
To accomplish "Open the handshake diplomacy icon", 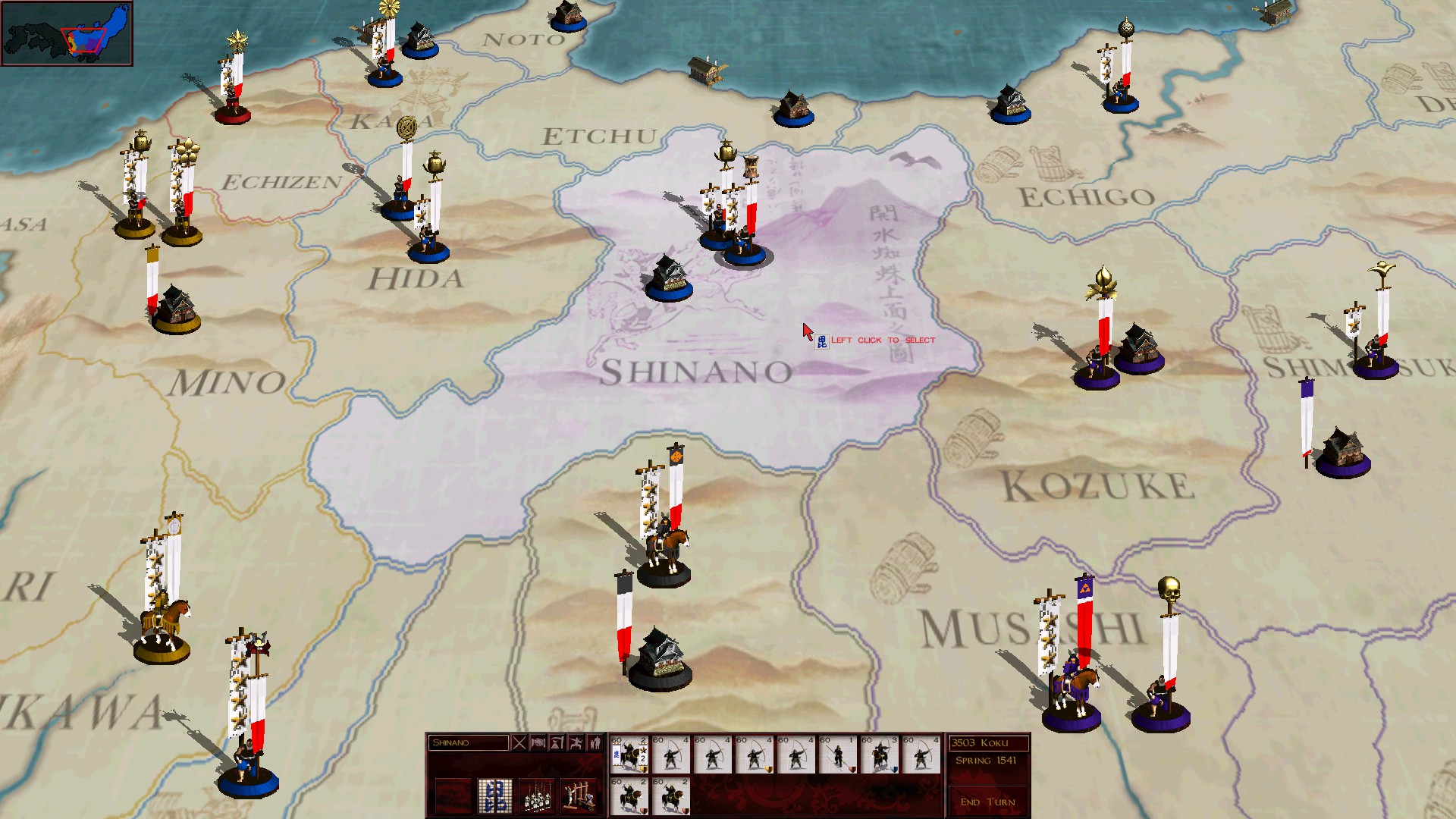I will coord(538,743).
